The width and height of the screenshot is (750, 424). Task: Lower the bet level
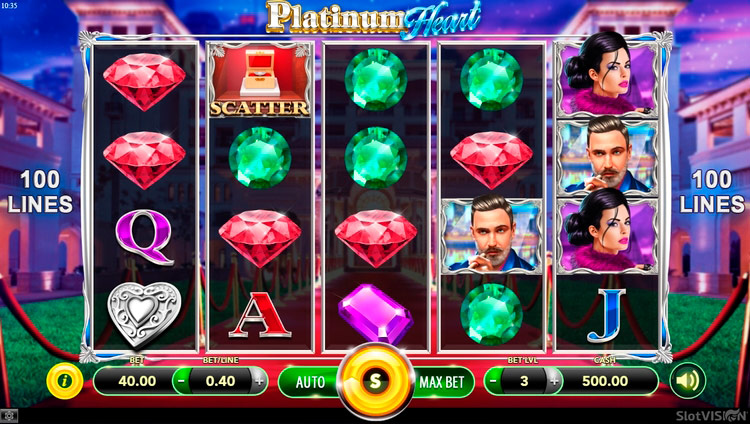click(495, 380)
